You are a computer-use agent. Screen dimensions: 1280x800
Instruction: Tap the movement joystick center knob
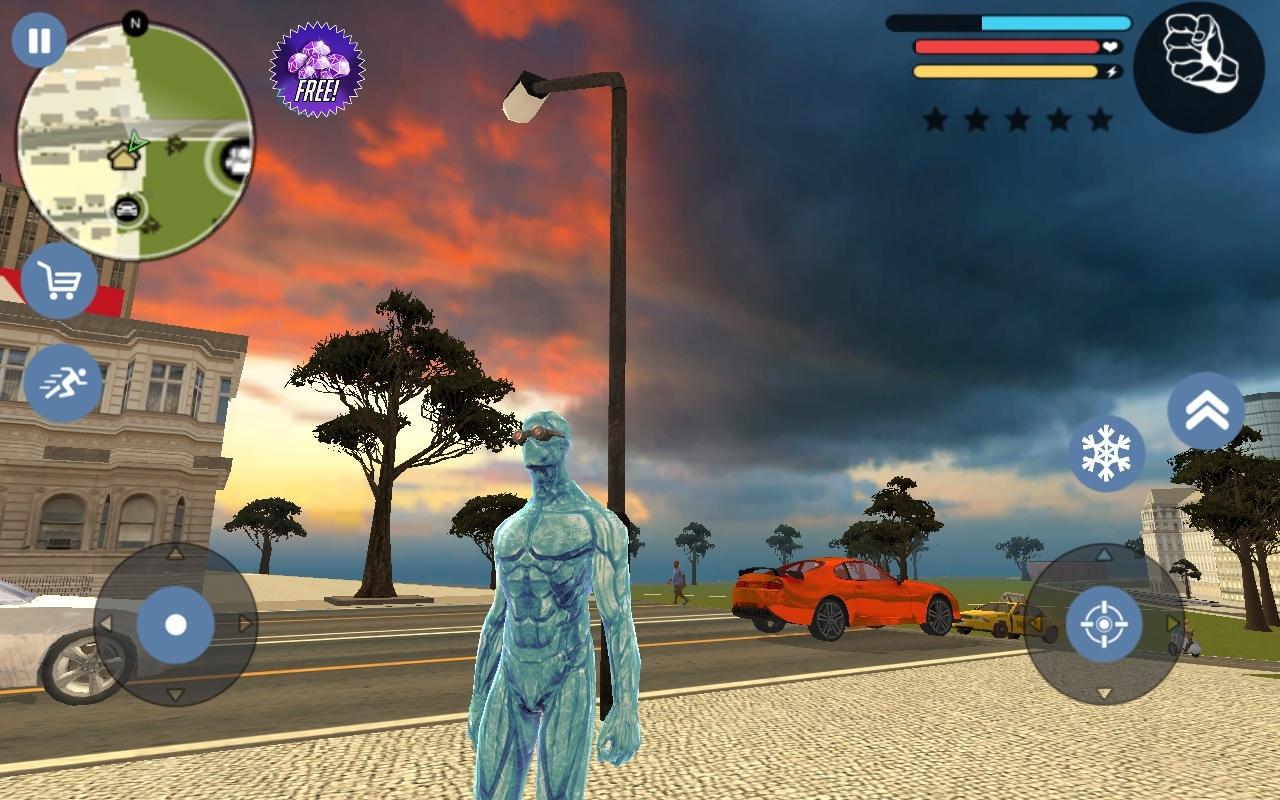[175, 625]
